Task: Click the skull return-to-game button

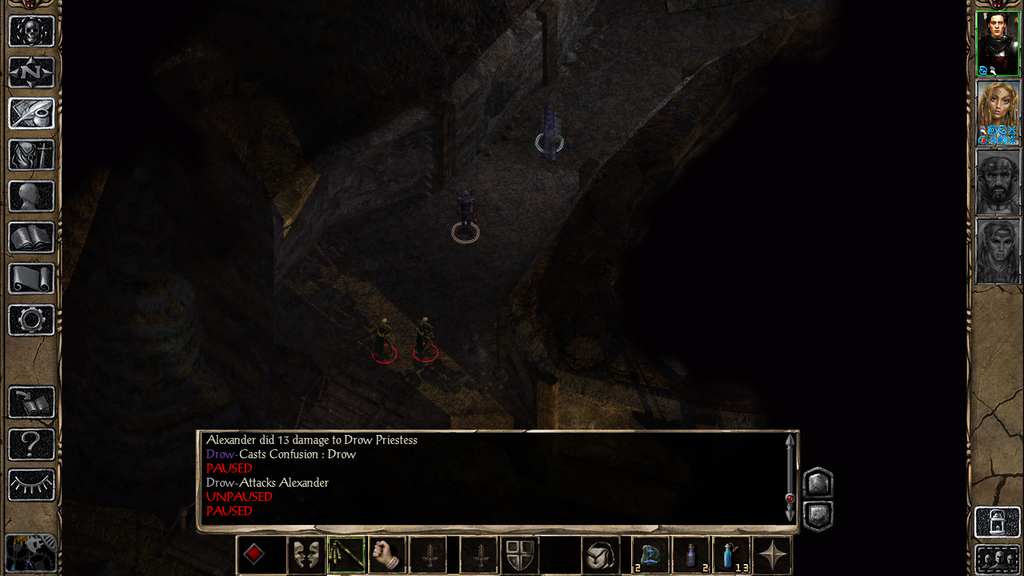Action: pyautogui.click(x=31, y=30)
